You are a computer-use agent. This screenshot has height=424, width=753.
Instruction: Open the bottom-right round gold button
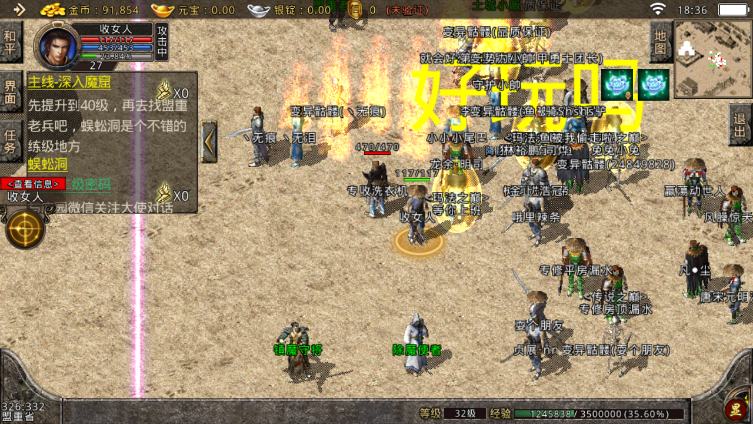(737, 408)
